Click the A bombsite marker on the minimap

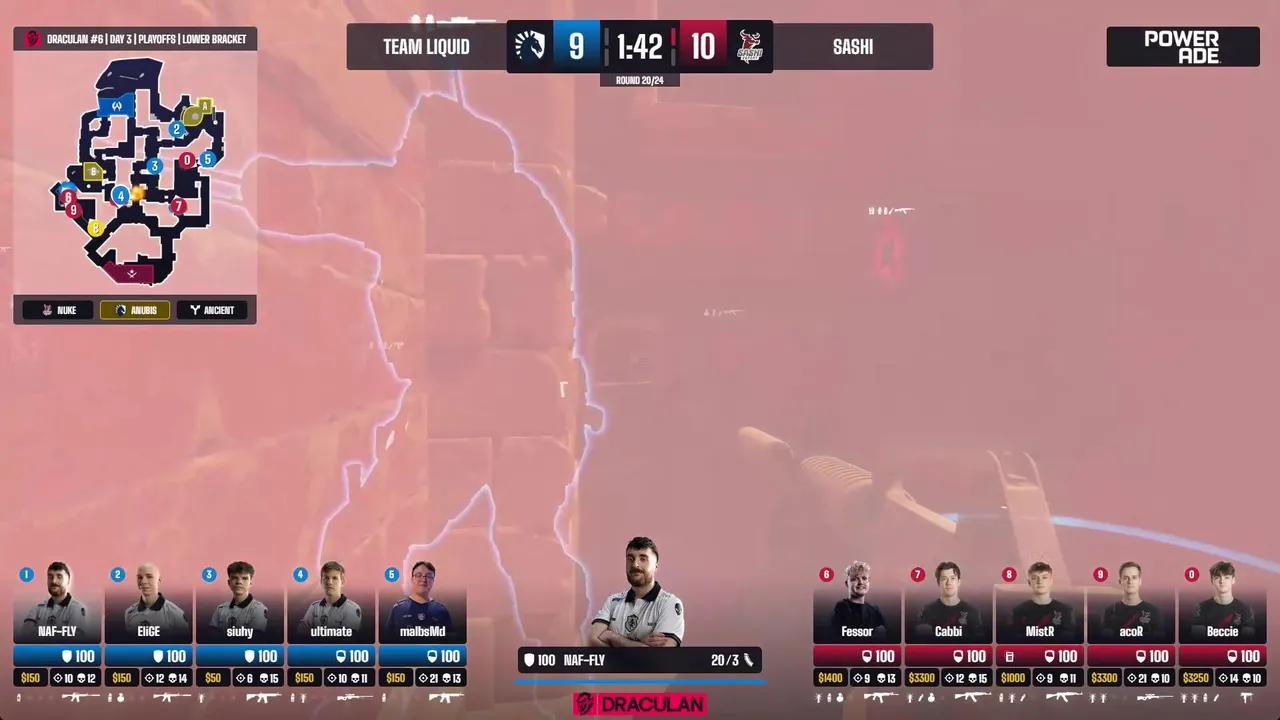[205, 105]
